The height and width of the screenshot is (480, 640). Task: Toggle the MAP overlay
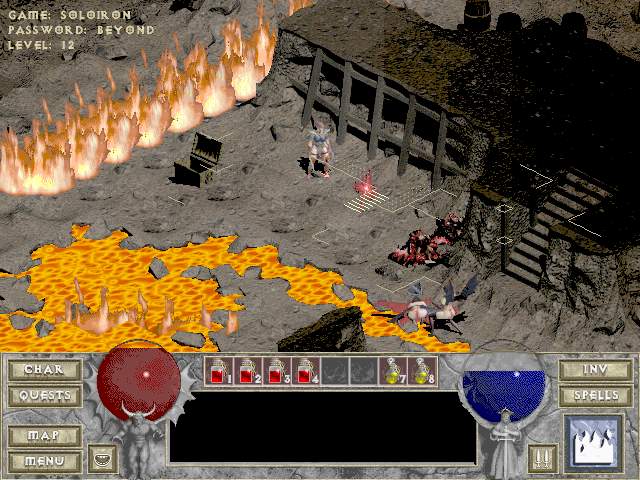(44, 436)
